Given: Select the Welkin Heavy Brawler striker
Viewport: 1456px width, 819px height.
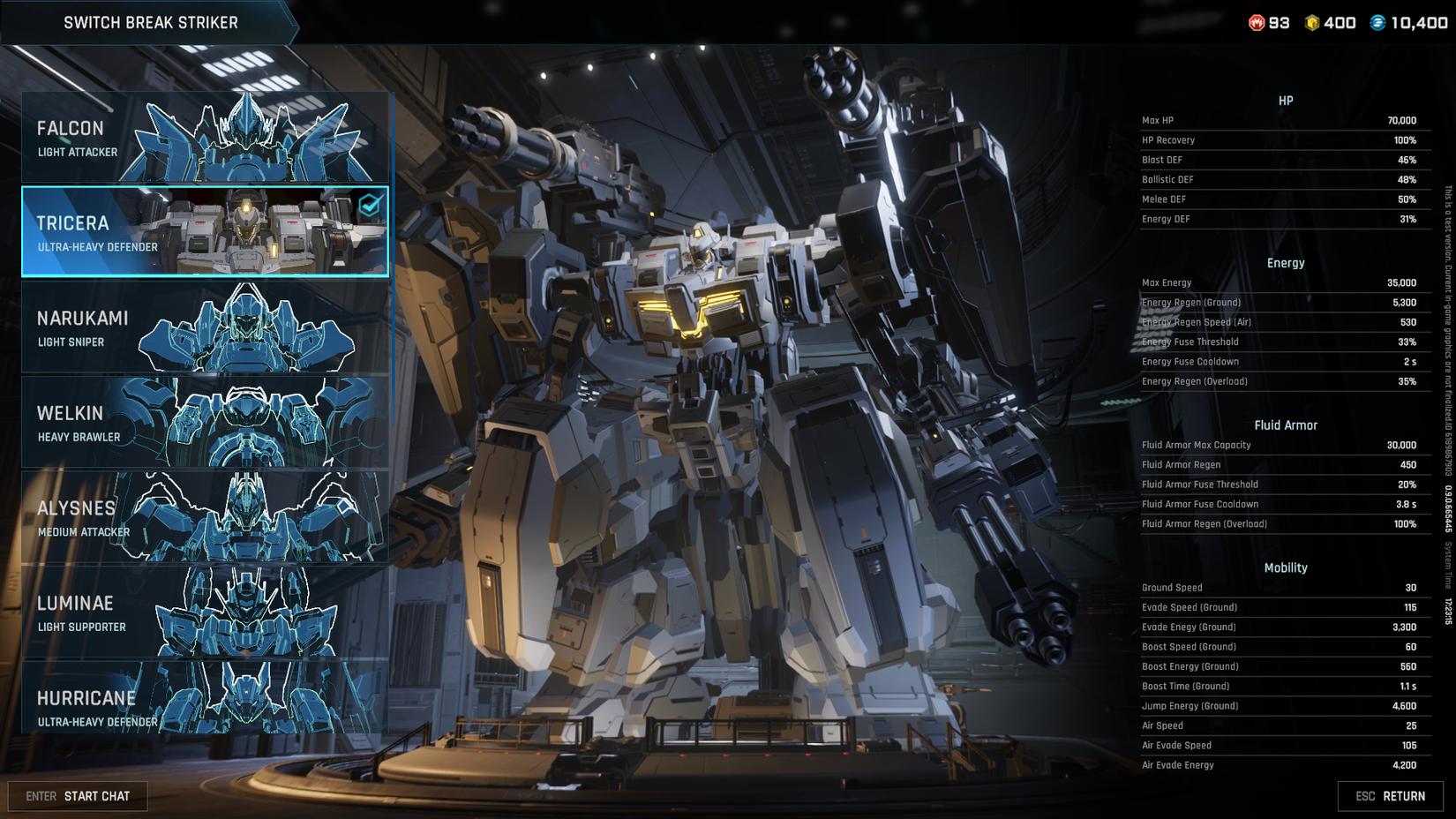Looking at the screenshot, I should (x=203, y=421).
